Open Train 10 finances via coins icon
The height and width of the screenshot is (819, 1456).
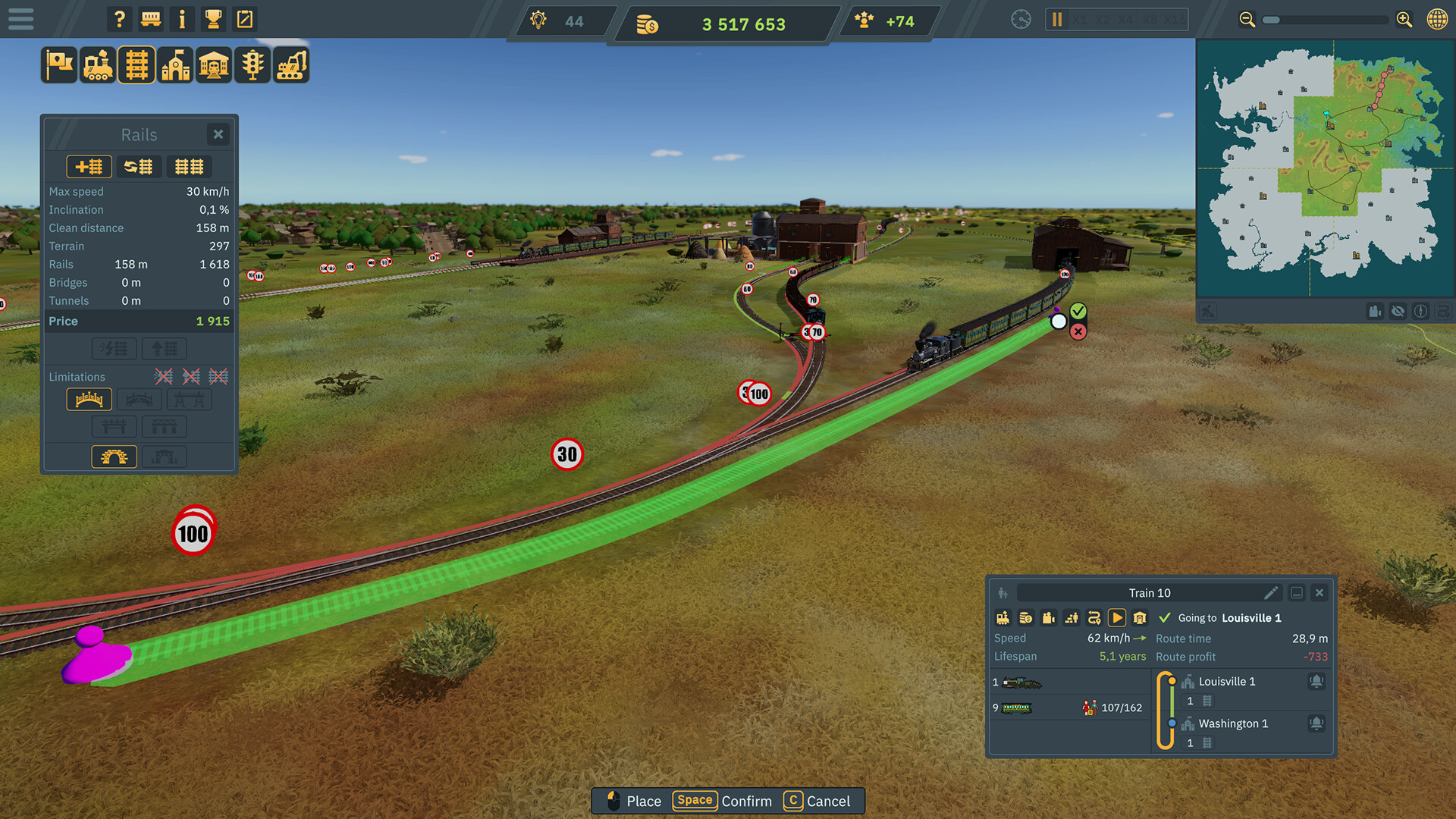[x=1026, y=617]
